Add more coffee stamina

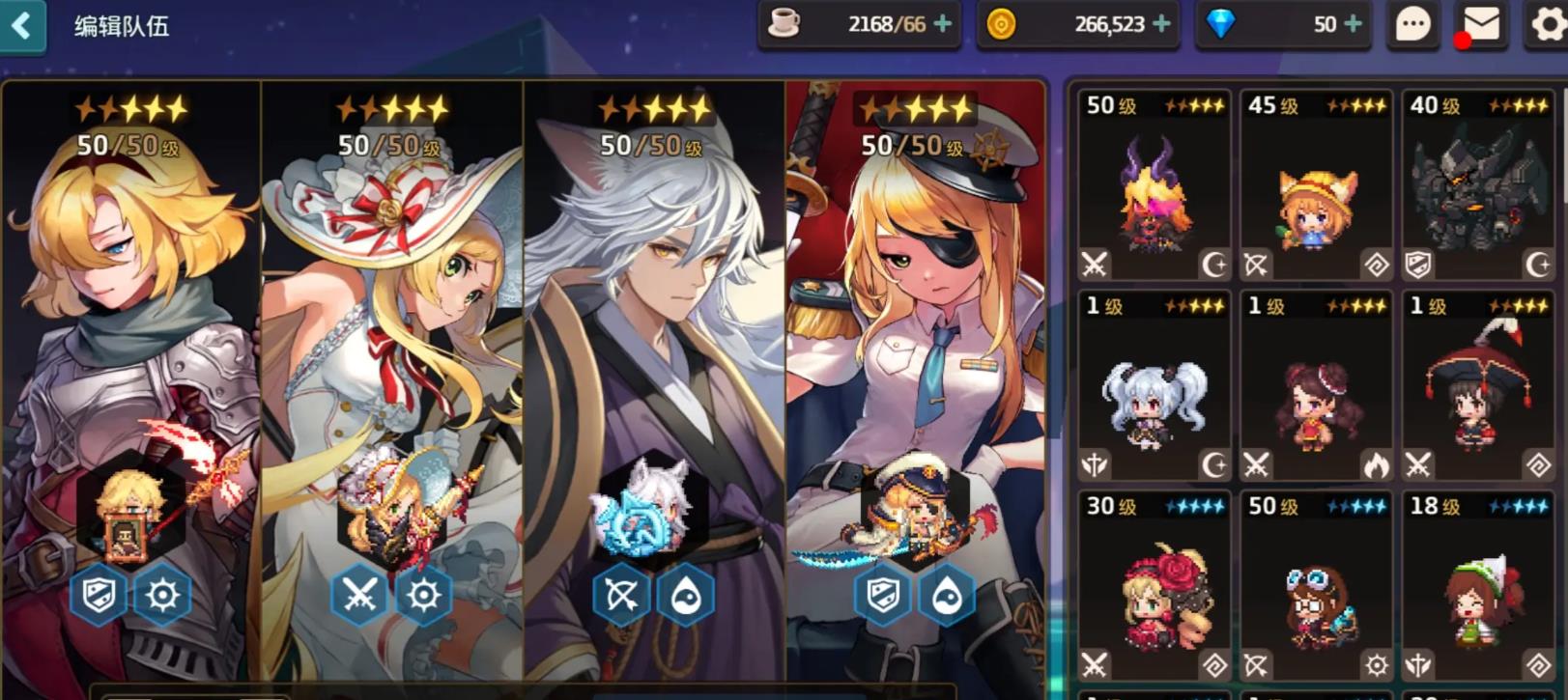942,24
